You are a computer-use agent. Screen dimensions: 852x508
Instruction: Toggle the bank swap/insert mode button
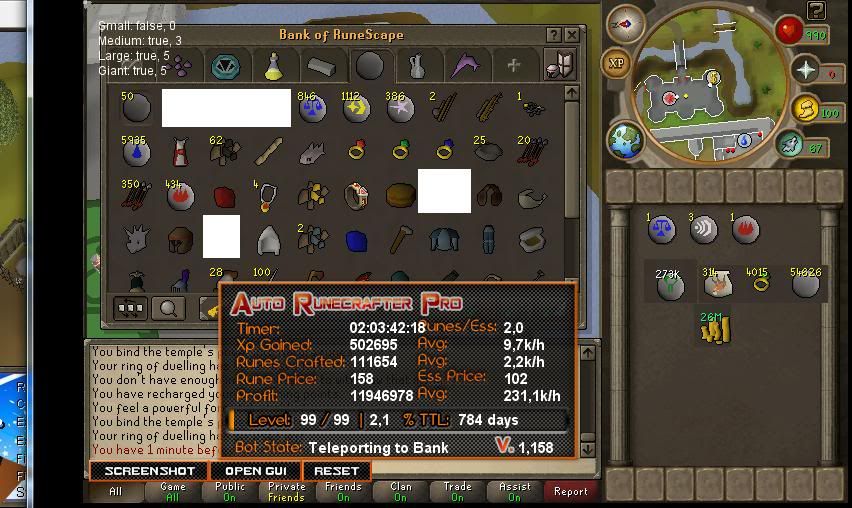[x=131, y=309]
